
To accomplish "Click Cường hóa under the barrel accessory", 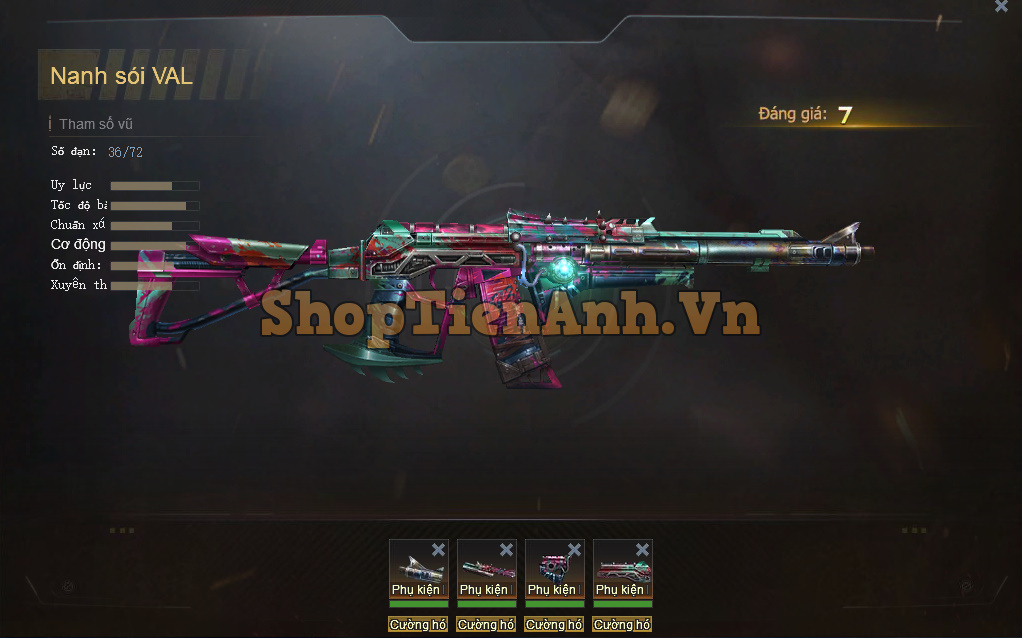I will pos(486,625).
